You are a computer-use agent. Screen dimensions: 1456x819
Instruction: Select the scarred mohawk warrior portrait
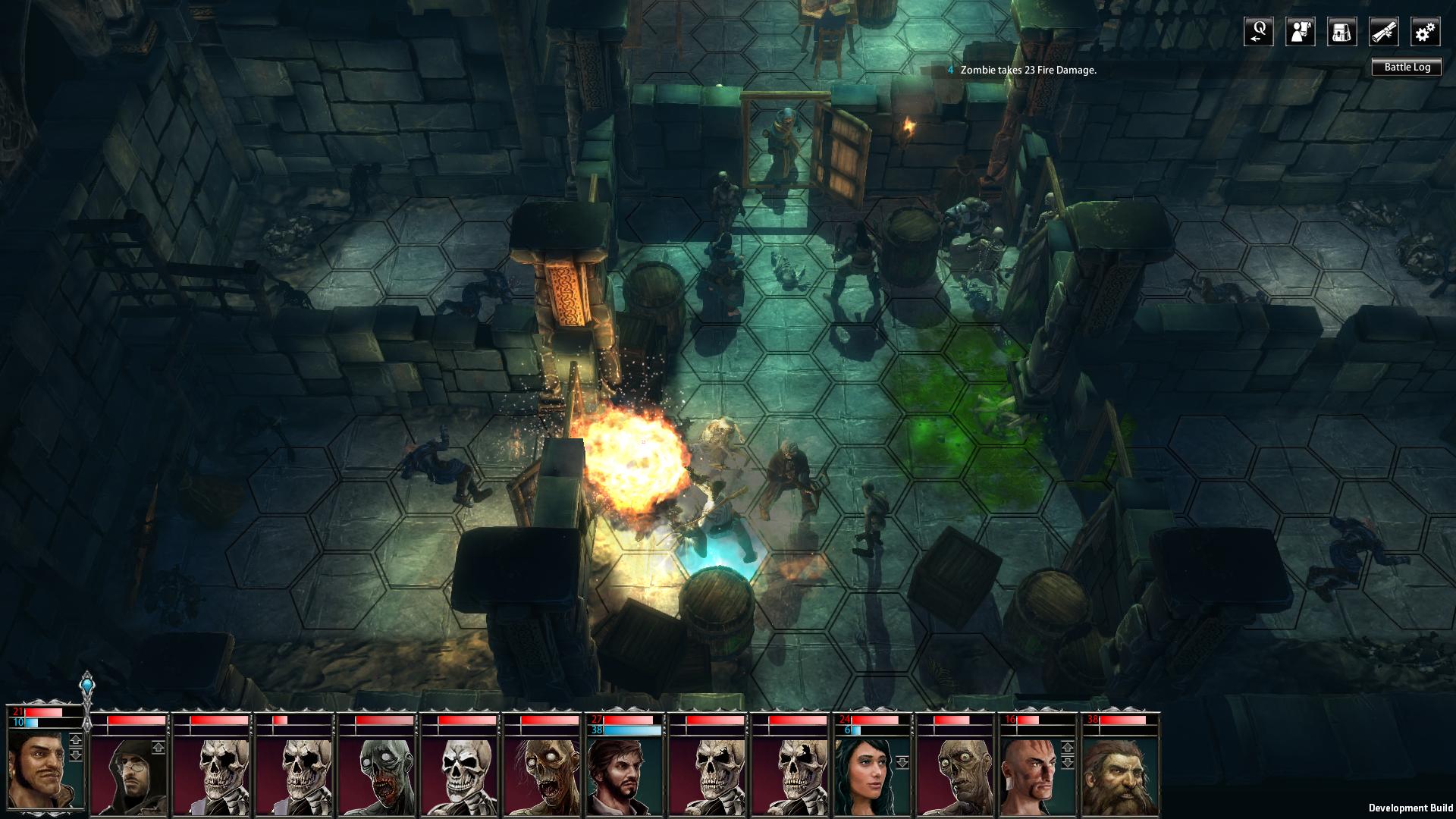point(1034,775)
